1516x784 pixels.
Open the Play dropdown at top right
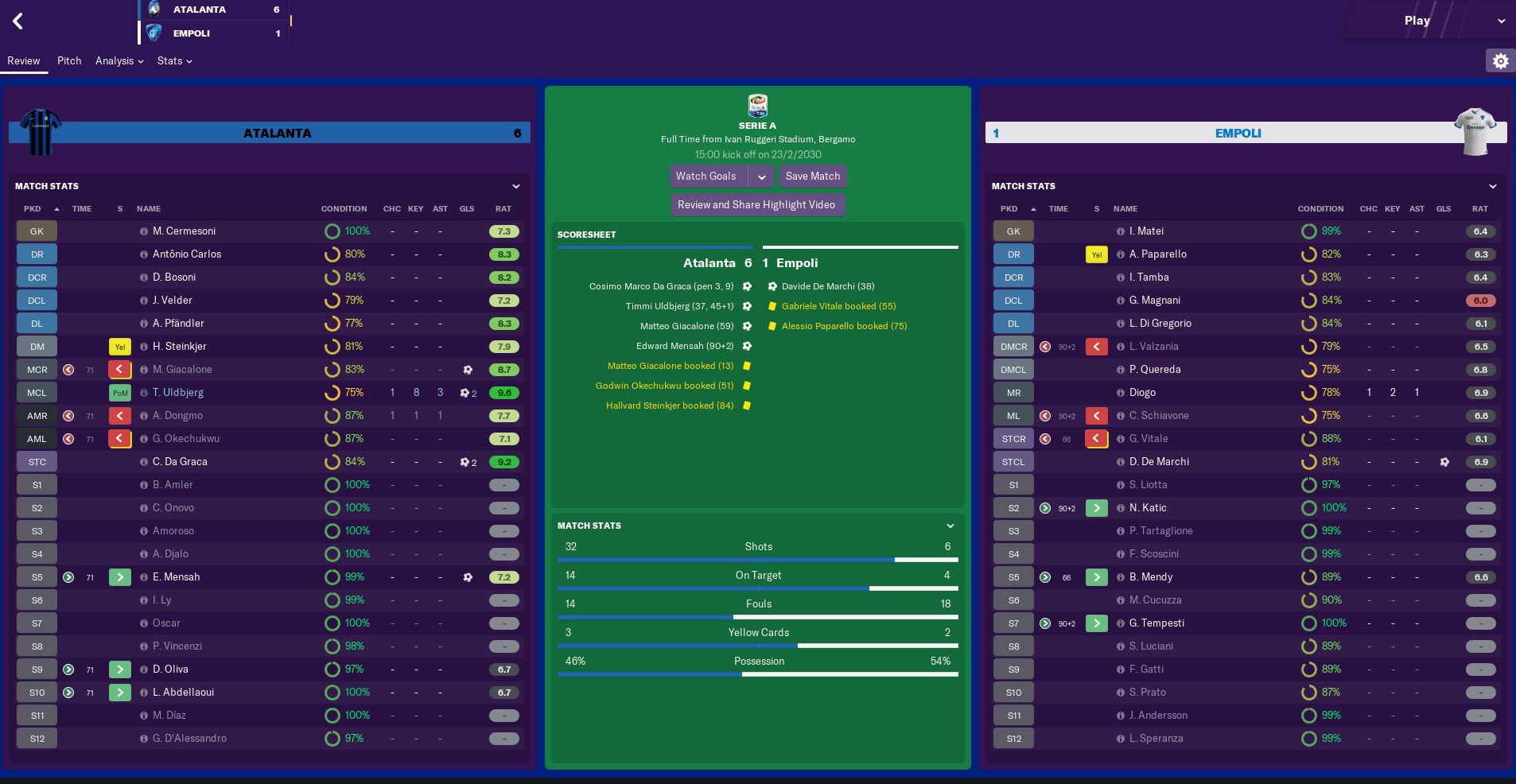point(1502,21)
